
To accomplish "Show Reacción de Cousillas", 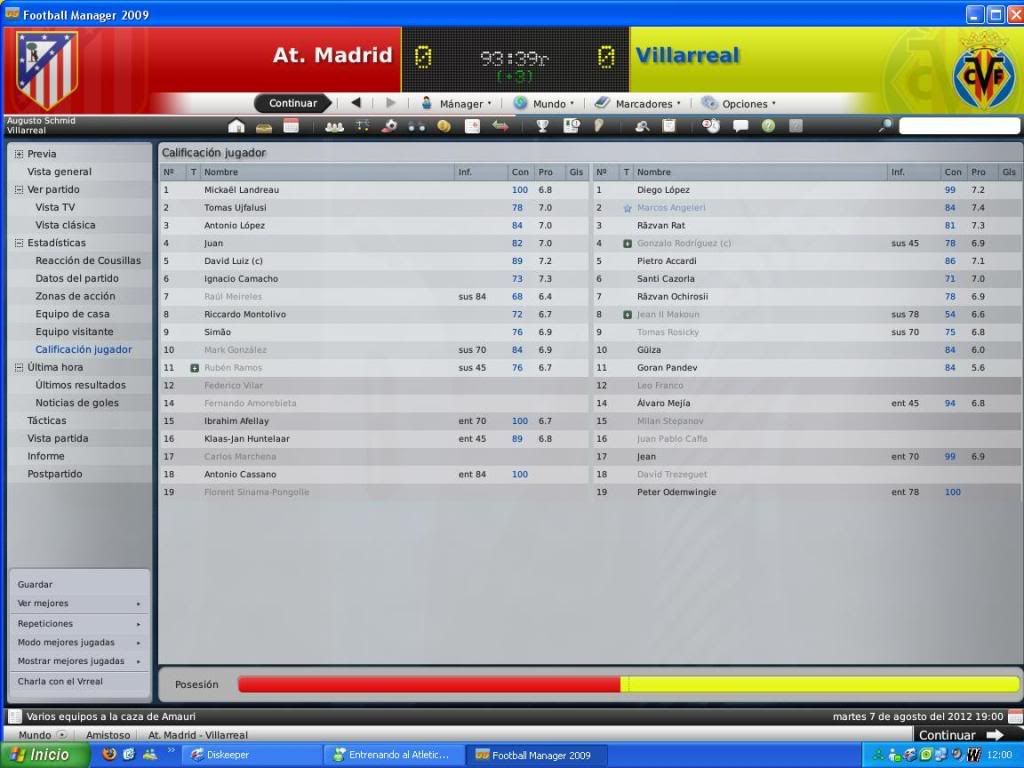I will click(x=88, y=261).
